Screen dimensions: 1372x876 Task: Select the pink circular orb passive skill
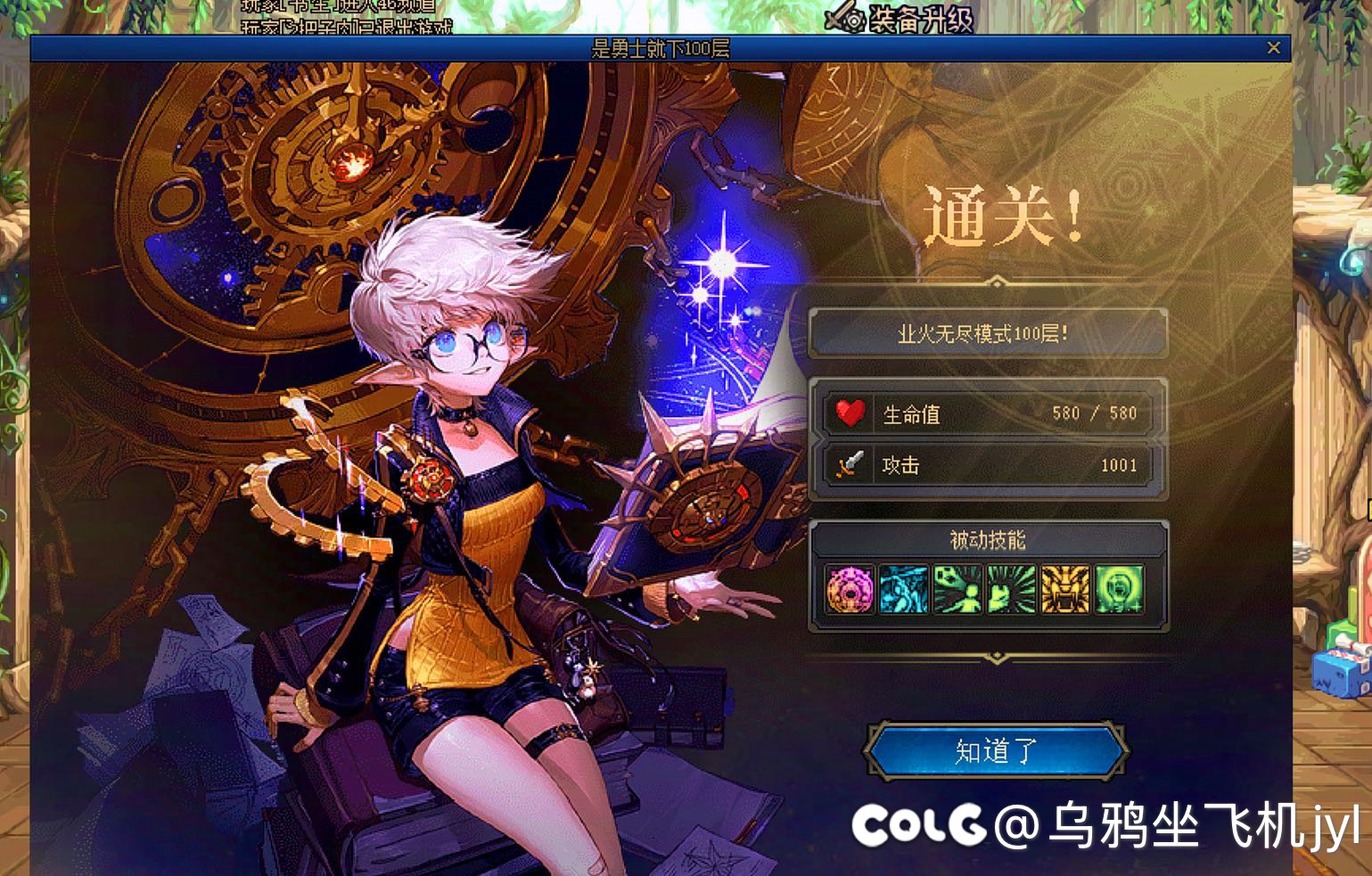tap(850, 589)
